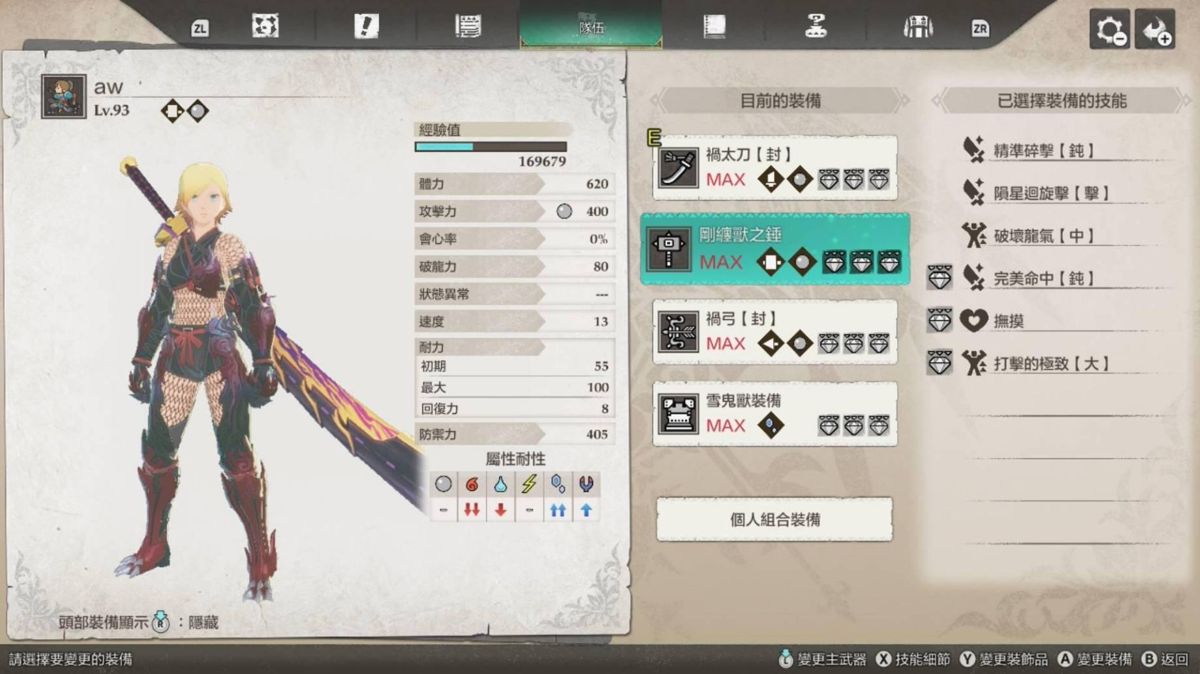This screenshot has width=1200, height=674.
Task: Open the map tab with the parchment icon
Action: click(x=265, y=27)
